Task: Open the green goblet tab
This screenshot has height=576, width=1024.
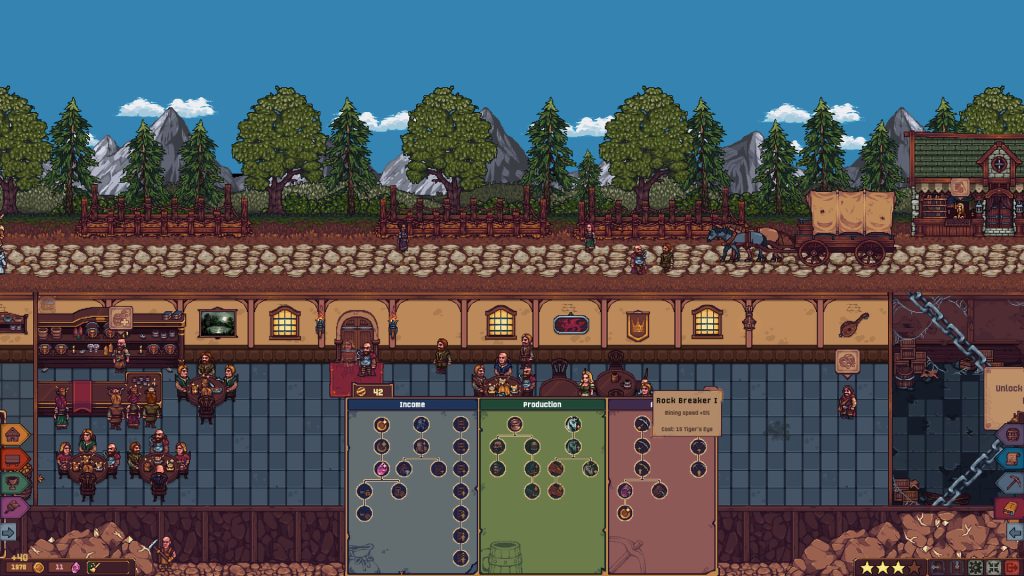Action: pyautogui.click(x=14, y=483)
